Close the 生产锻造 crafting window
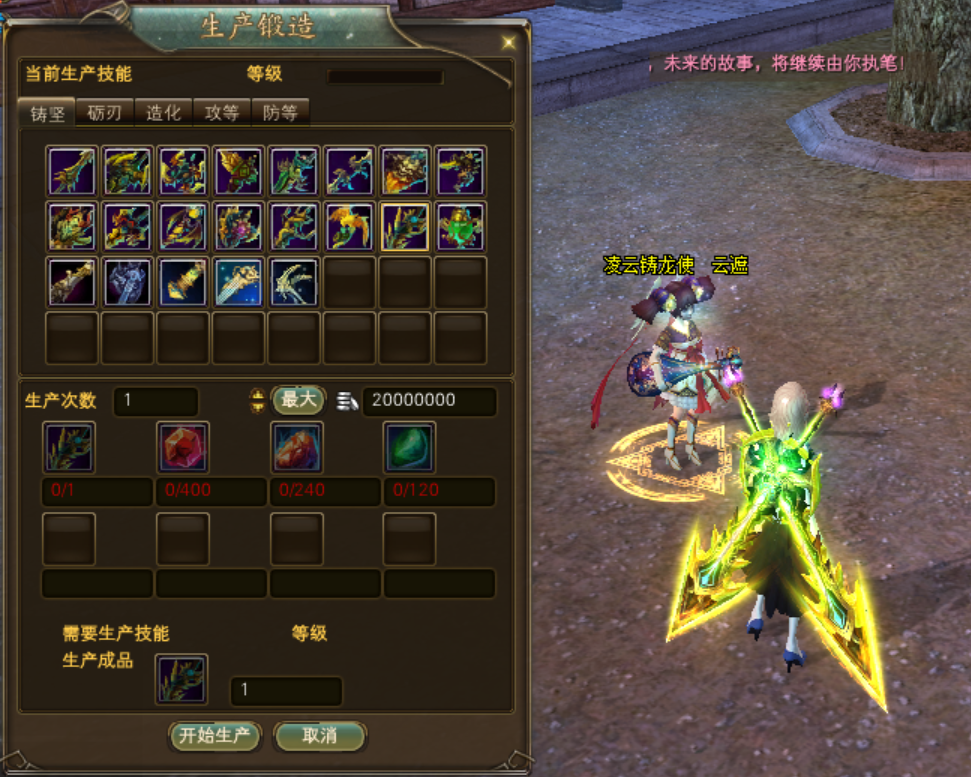 (x=509, y=42)
